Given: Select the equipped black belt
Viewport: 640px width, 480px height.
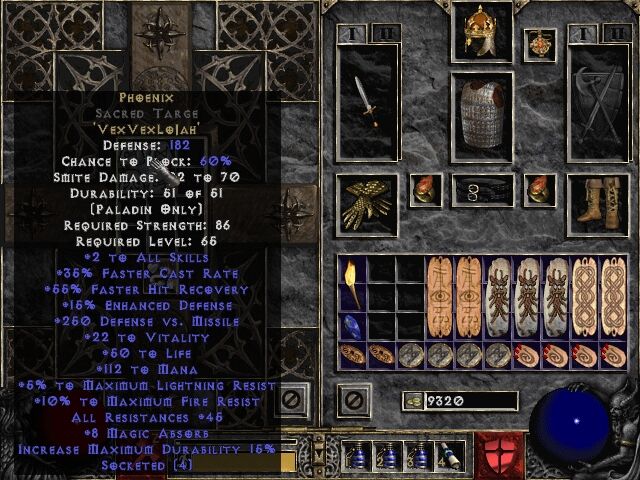Looking at the screenshot, I should [x=481, y=189].
